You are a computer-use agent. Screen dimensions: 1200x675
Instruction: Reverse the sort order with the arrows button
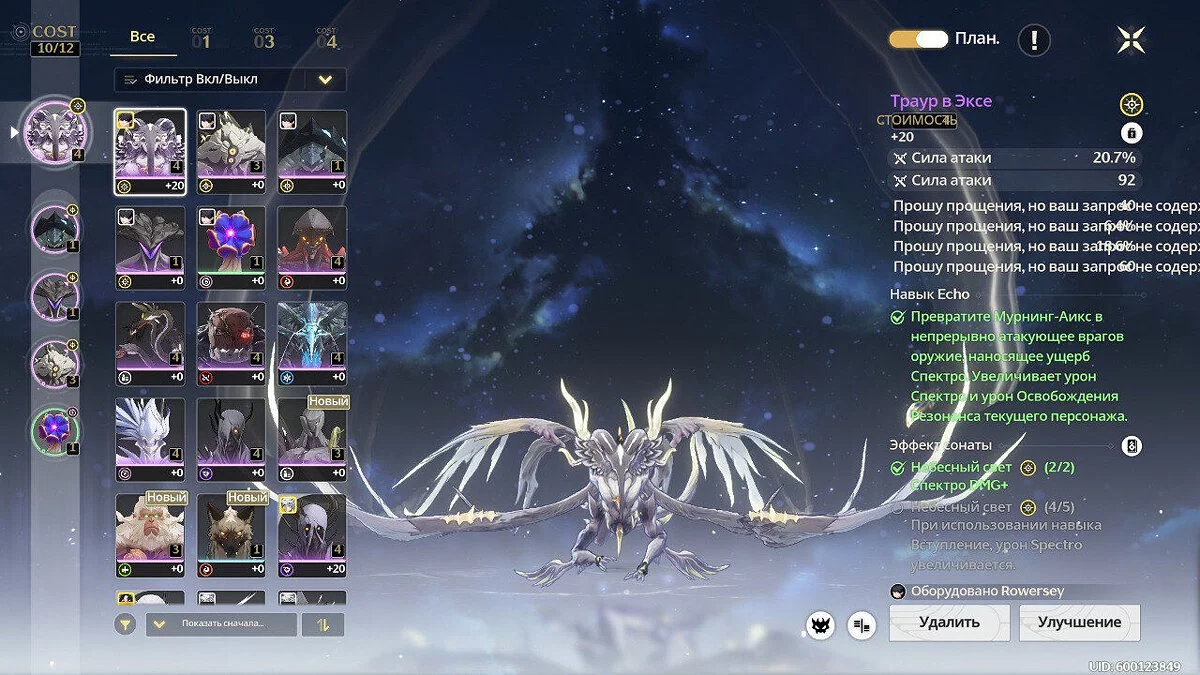point(322,624)
